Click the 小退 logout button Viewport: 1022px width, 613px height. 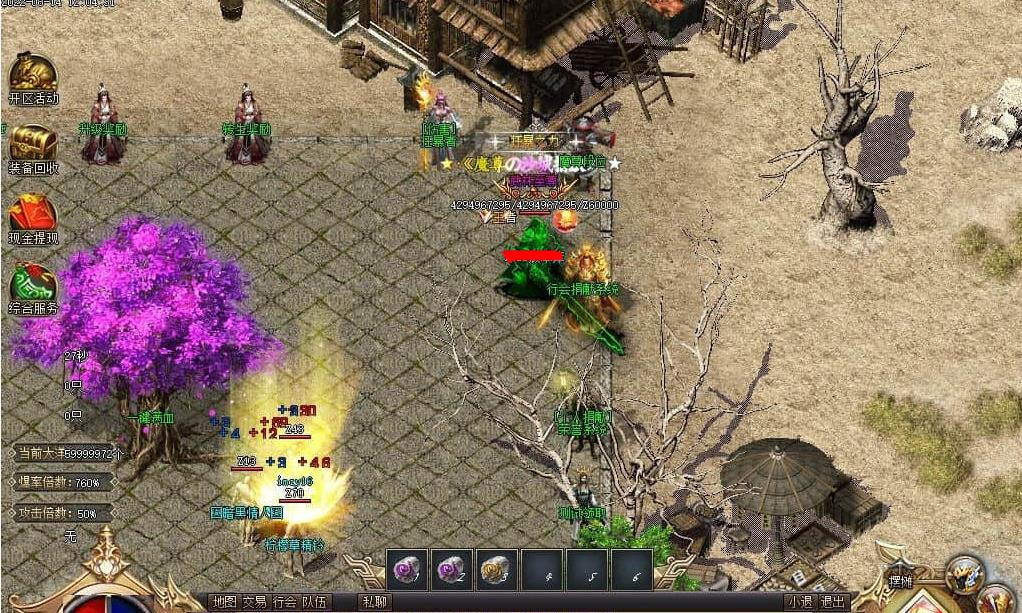click(799, 602)
